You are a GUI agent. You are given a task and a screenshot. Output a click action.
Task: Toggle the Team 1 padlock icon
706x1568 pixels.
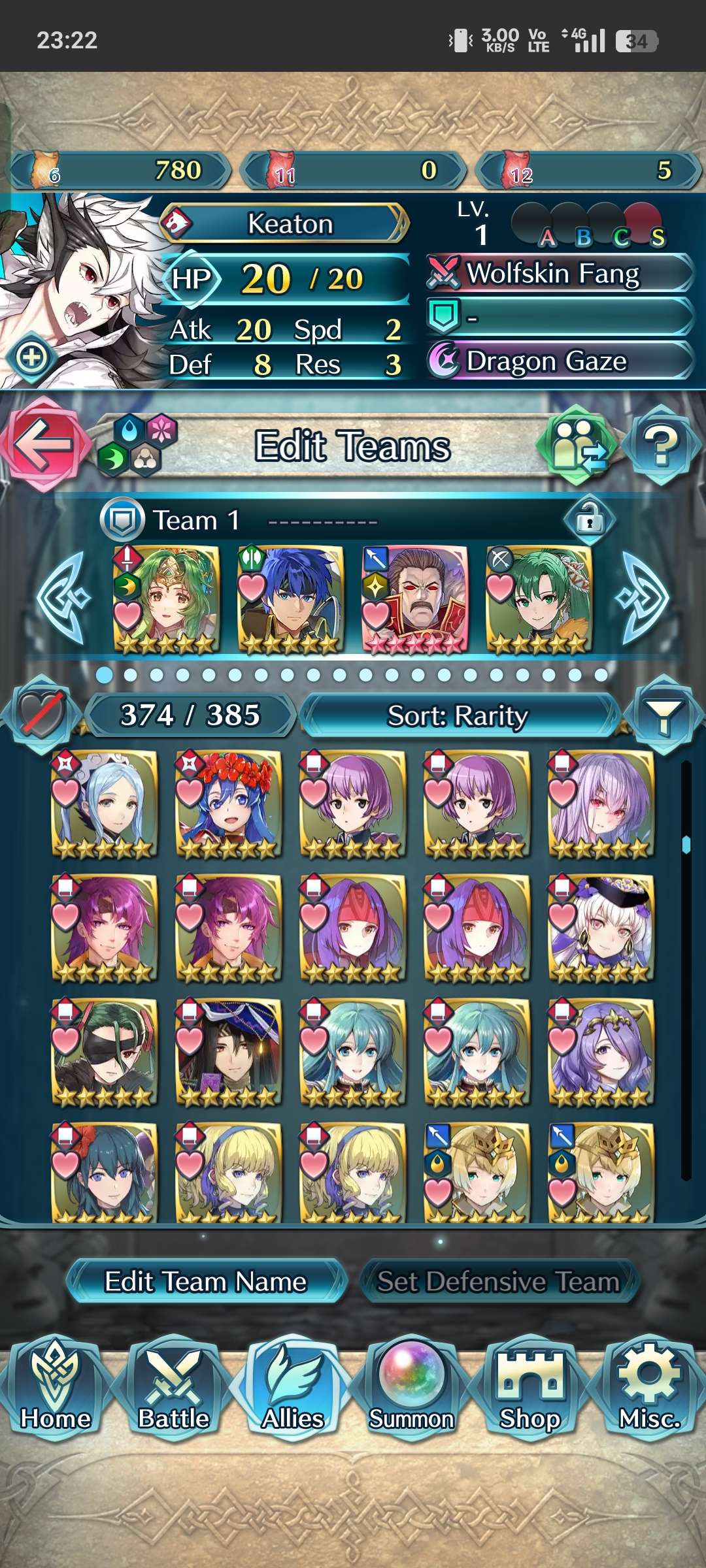click(x=589, y=520)
